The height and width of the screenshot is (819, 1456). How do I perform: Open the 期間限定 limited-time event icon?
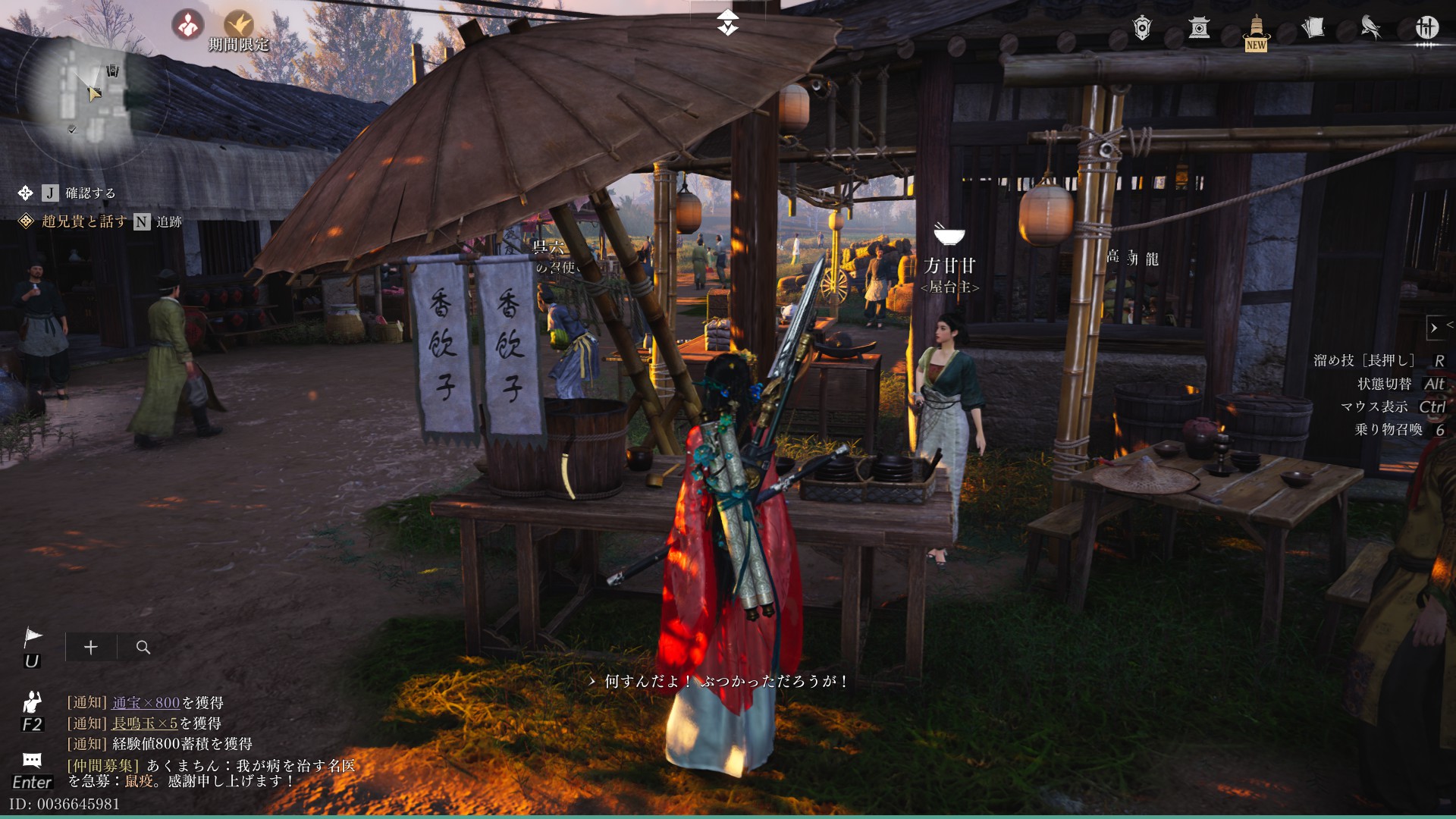(239, 27)
